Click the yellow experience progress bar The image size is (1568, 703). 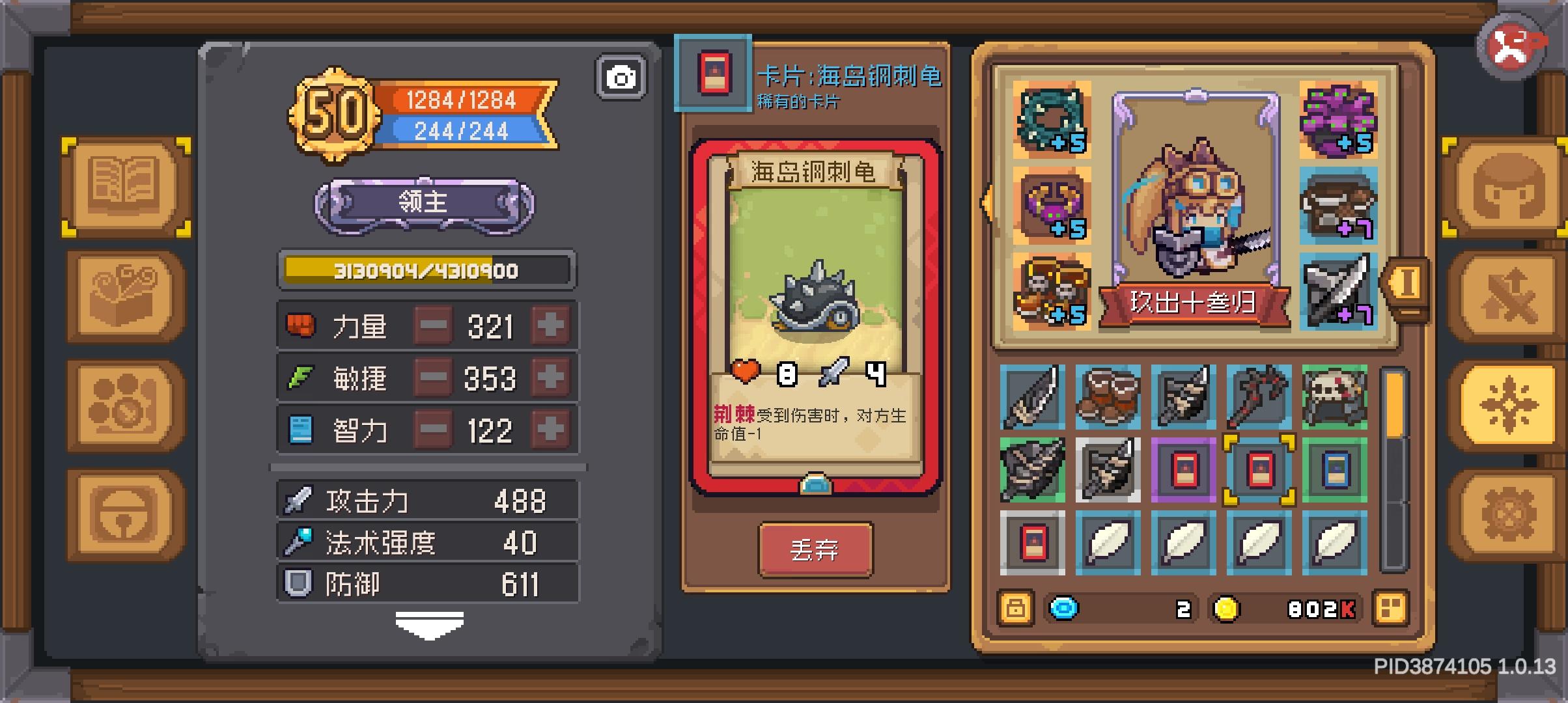click(427, 271)
